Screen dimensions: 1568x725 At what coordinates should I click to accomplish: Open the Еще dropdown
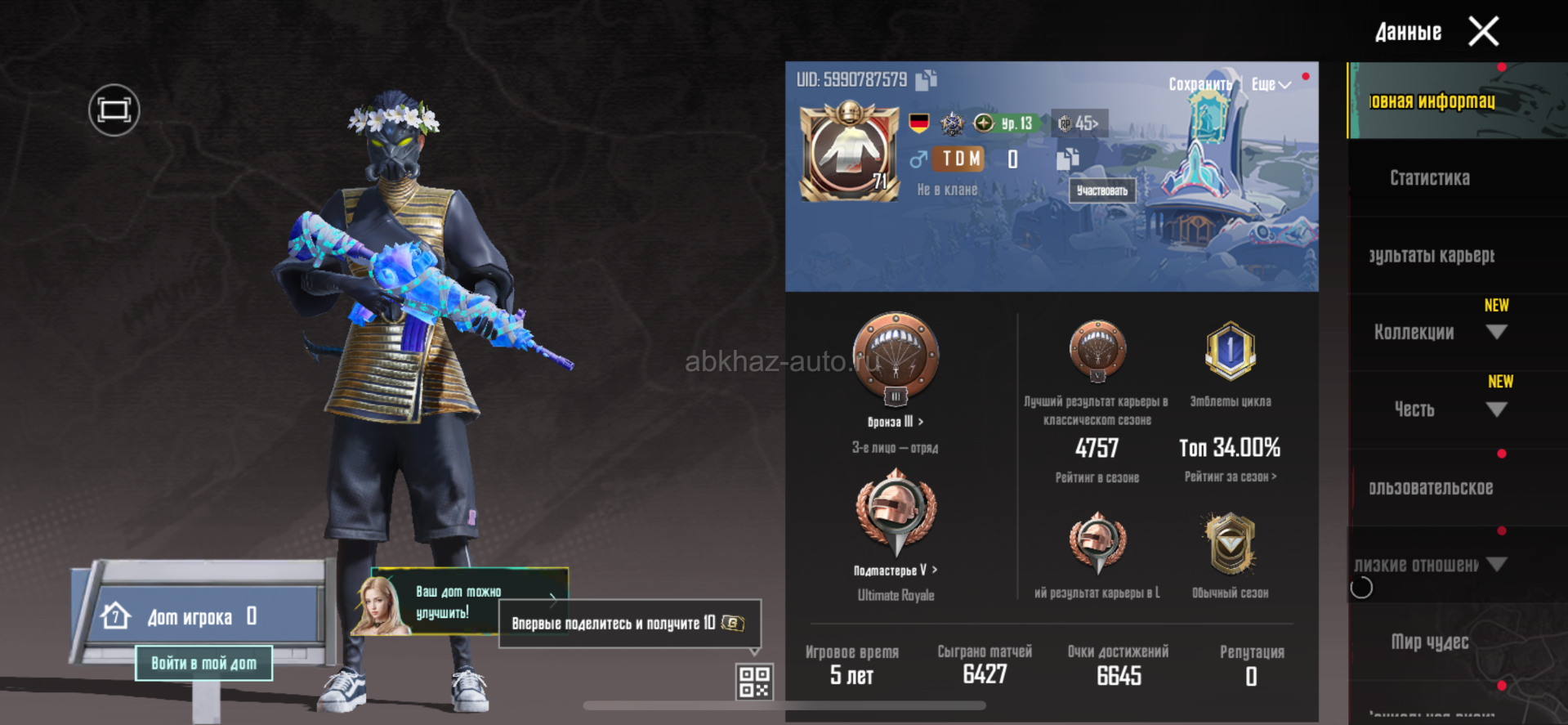(1271, 84)
